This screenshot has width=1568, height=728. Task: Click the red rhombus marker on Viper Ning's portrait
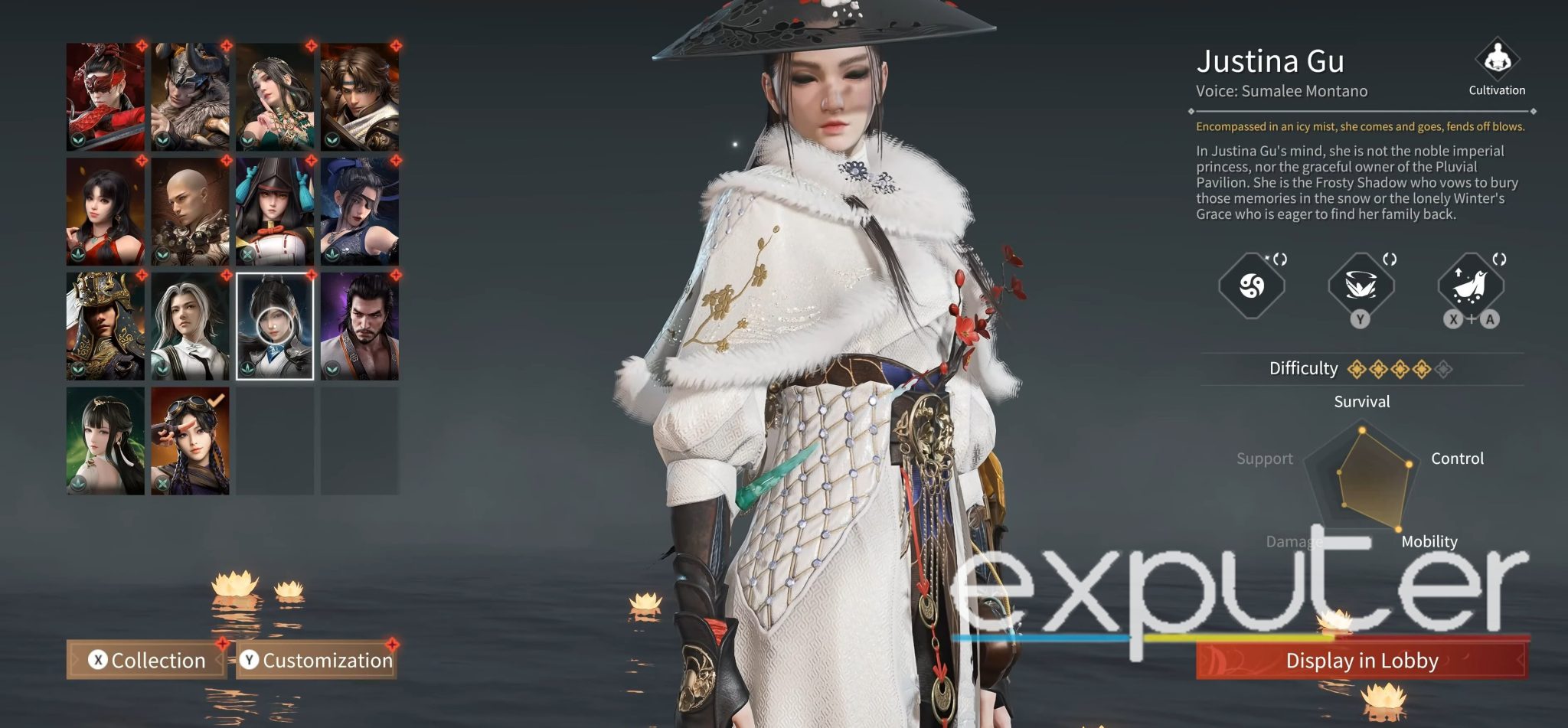140,46
